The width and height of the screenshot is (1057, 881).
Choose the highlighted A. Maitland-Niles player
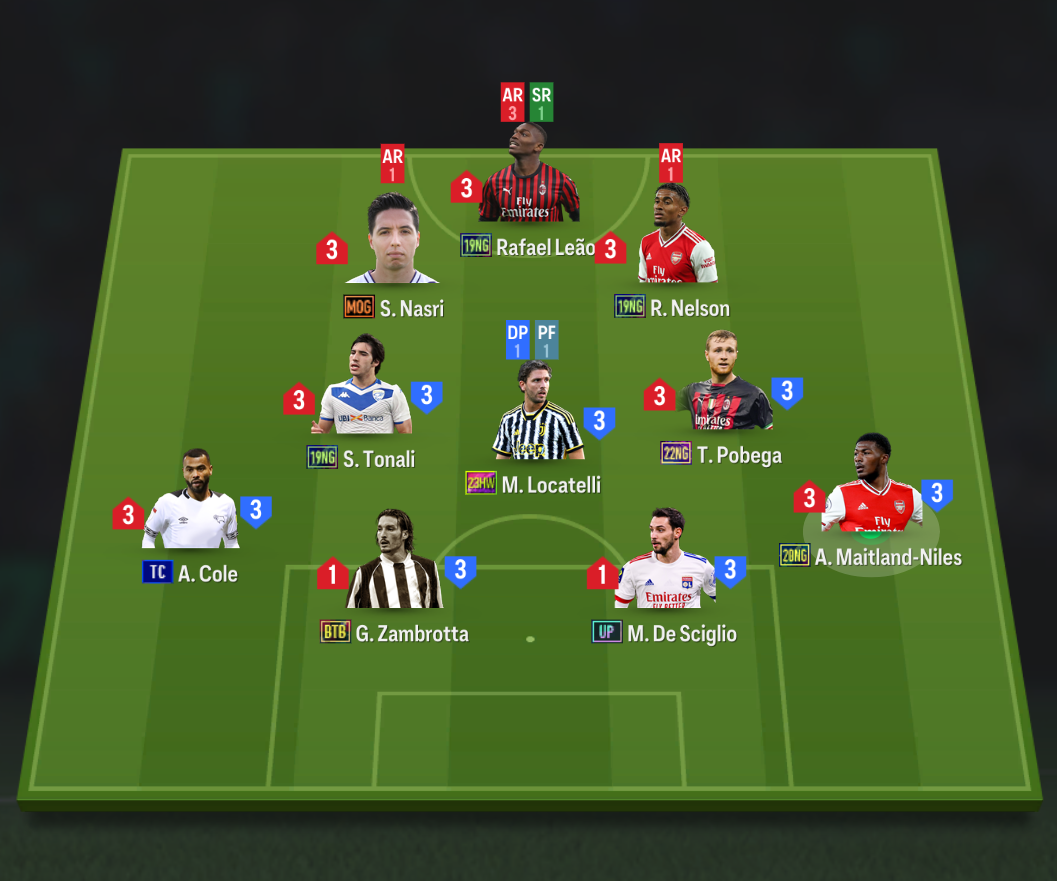(x=872, y=490)
